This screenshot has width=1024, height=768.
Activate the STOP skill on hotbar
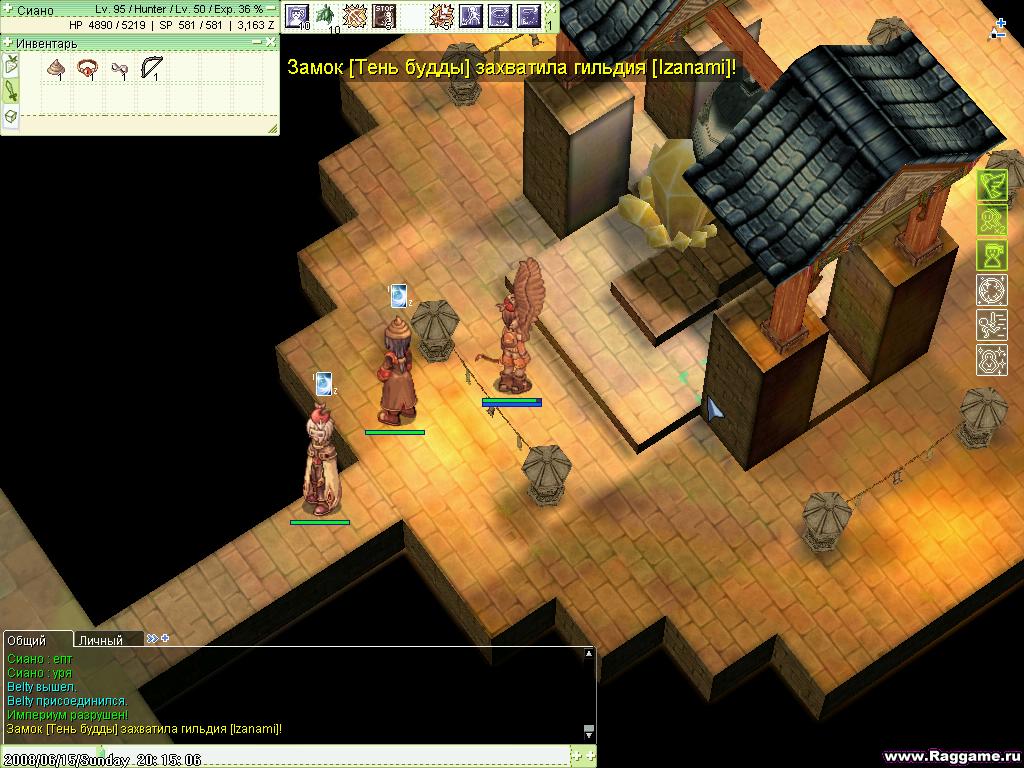pyautogui.click(x=383, y=15)
